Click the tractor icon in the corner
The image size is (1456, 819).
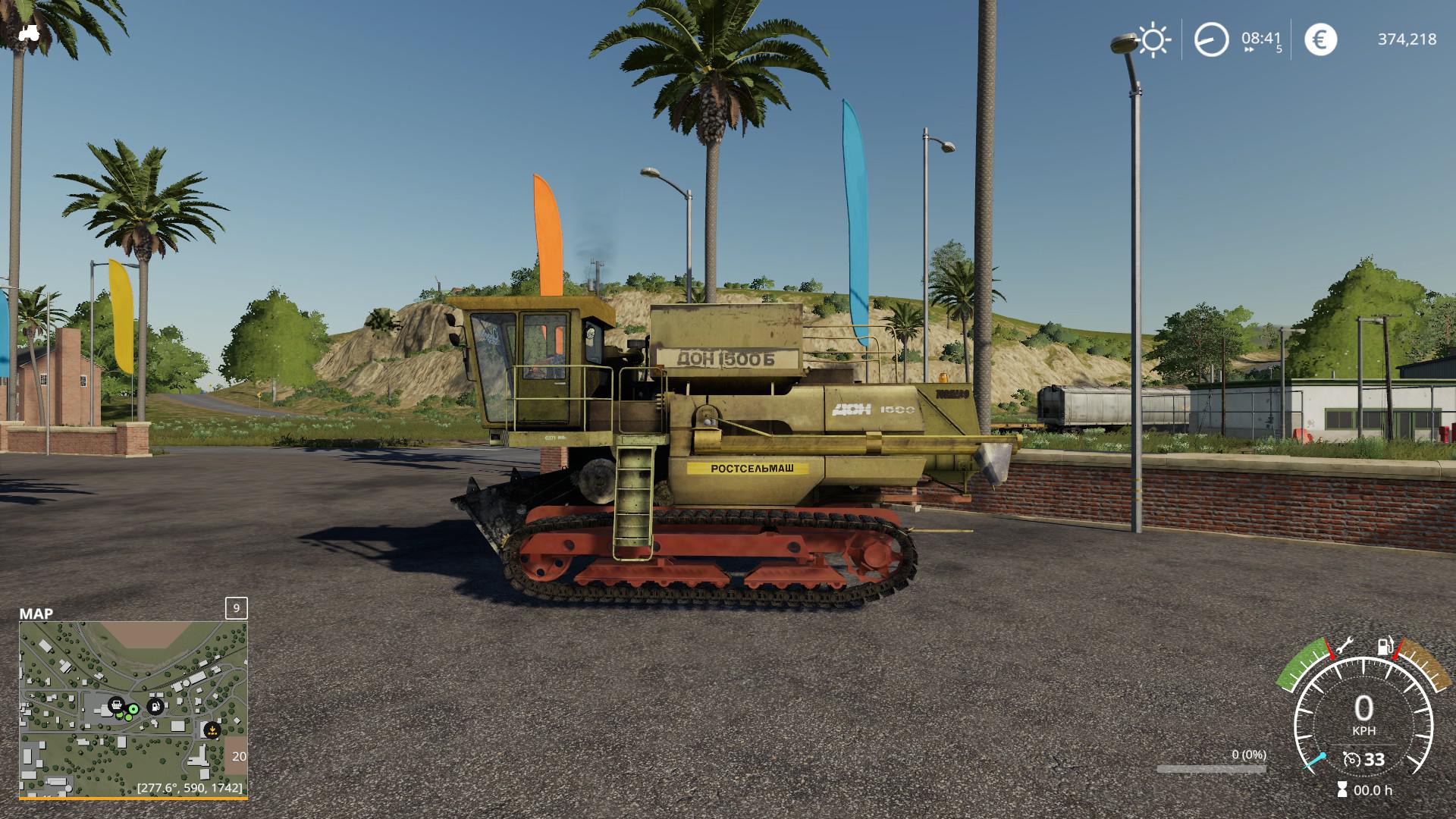pyautogui.click(x=29, y=33)
